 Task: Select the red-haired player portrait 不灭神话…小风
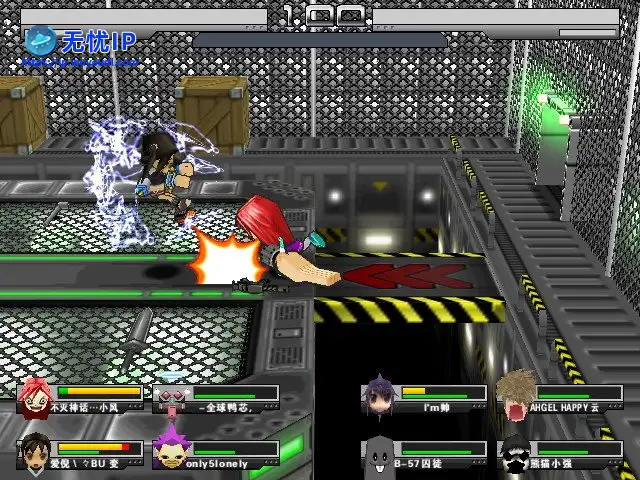[36, 397]
